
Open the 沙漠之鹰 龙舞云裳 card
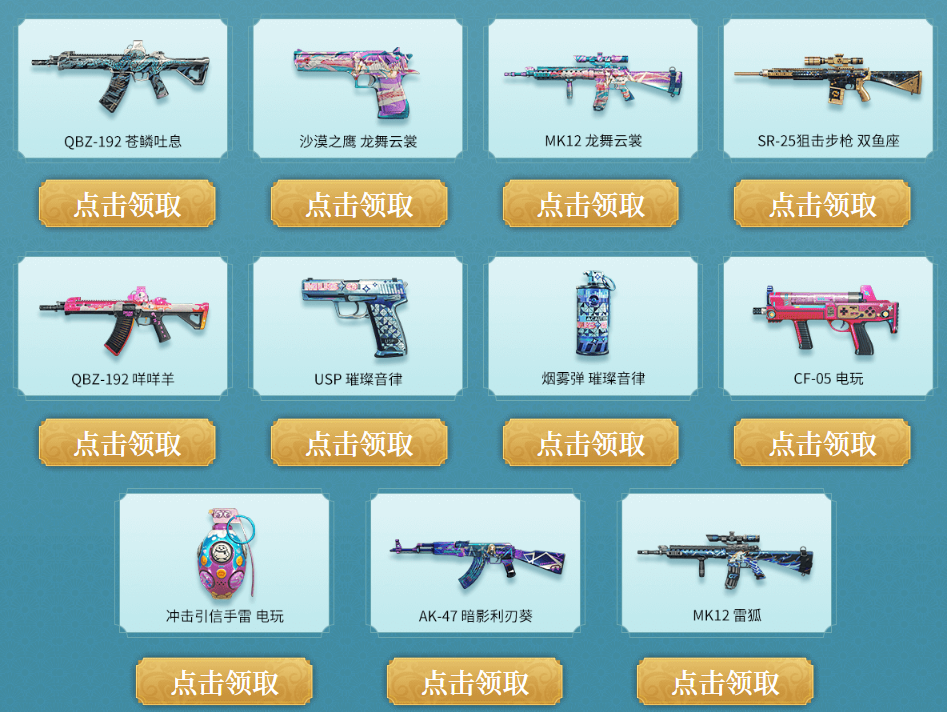click(x=358, y=87)
